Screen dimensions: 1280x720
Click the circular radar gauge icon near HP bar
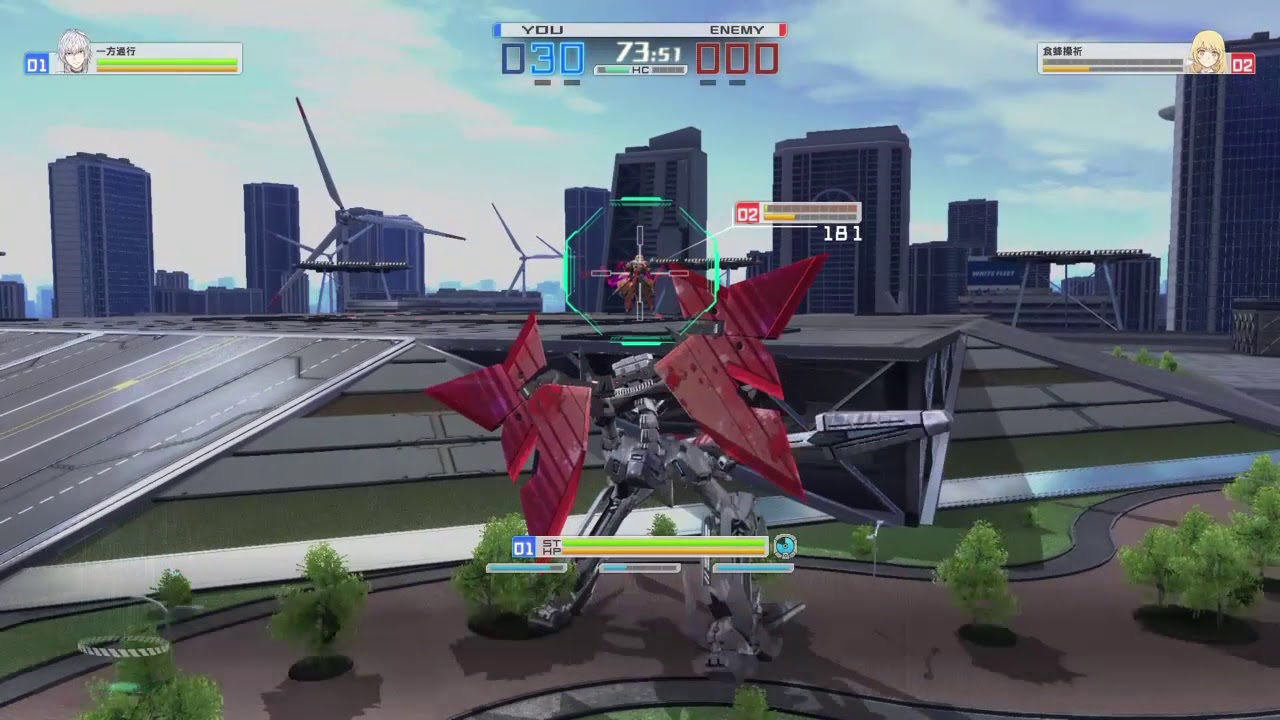coord(788,546)
